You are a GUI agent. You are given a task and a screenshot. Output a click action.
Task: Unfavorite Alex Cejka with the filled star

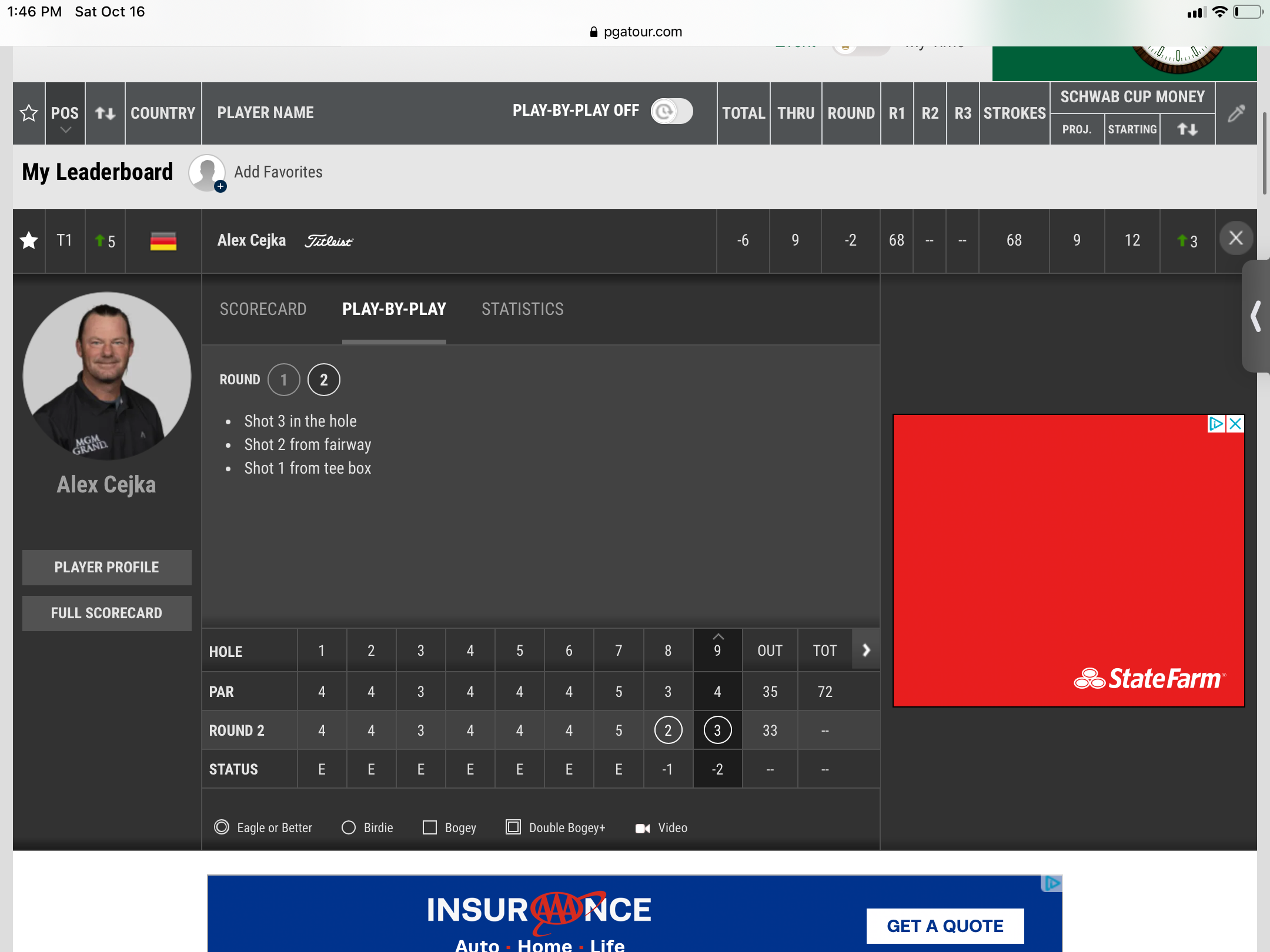click(x=29, y=240)
